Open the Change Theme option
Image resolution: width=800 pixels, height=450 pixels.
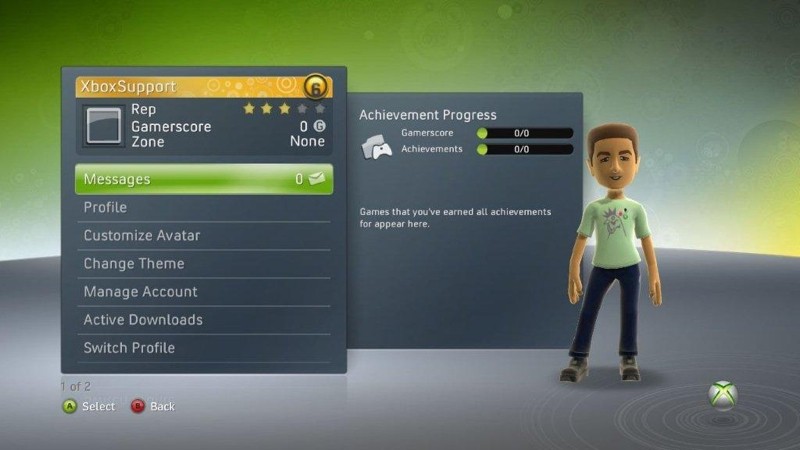(x=203, y=263)
